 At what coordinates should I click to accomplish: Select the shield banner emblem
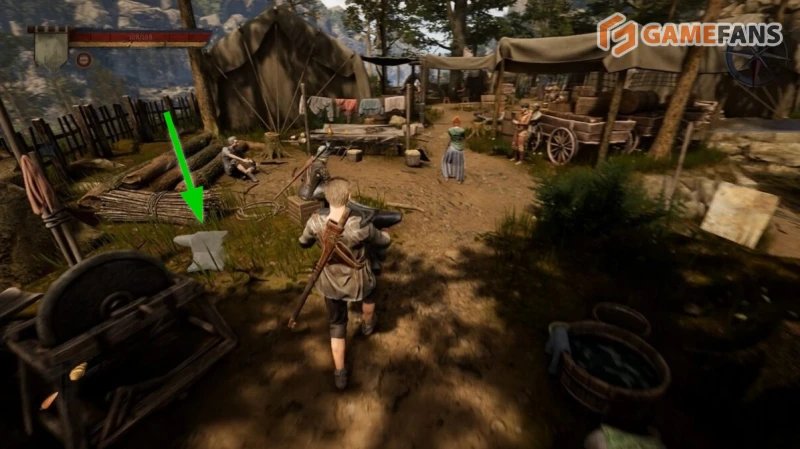click(x=50, y=46)
